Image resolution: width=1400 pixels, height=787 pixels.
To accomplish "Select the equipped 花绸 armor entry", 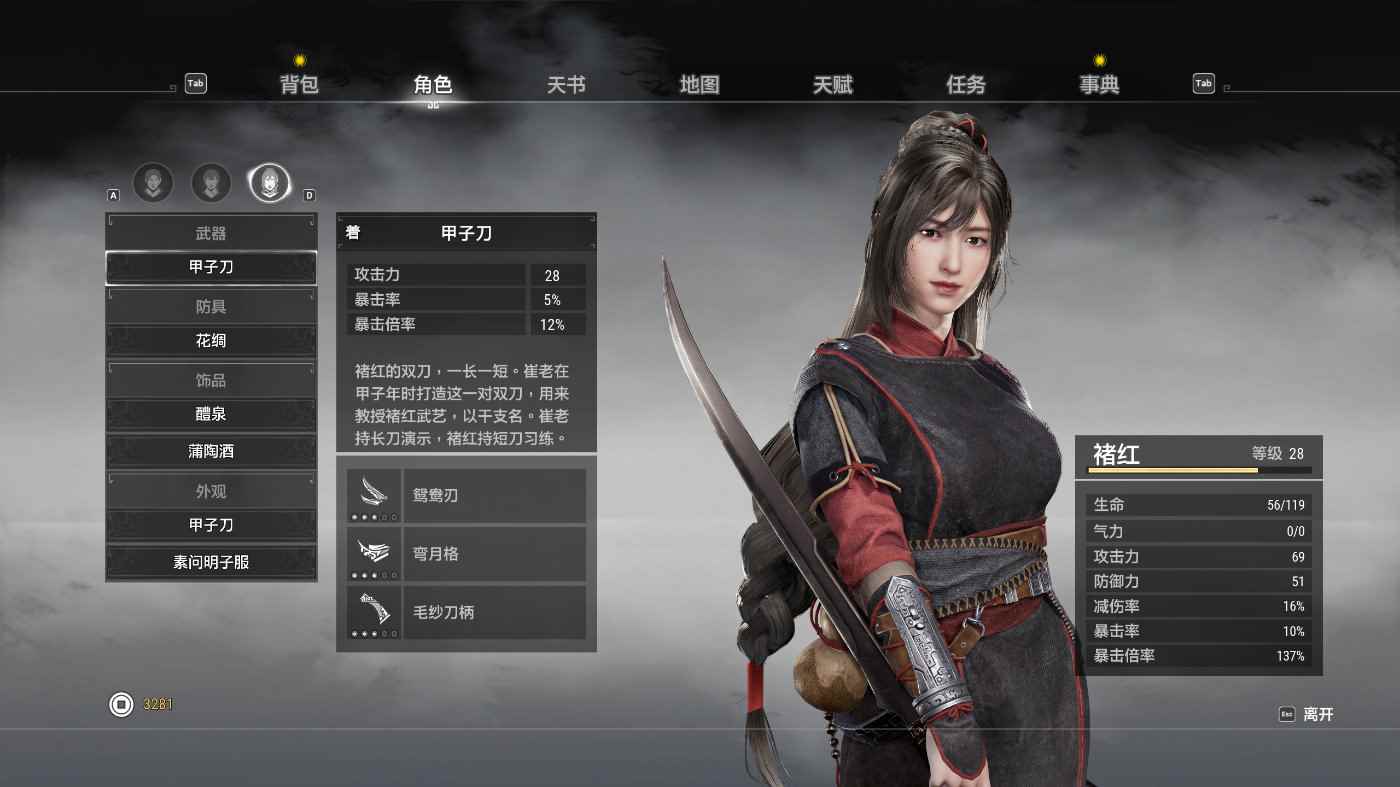I will 211,340.
